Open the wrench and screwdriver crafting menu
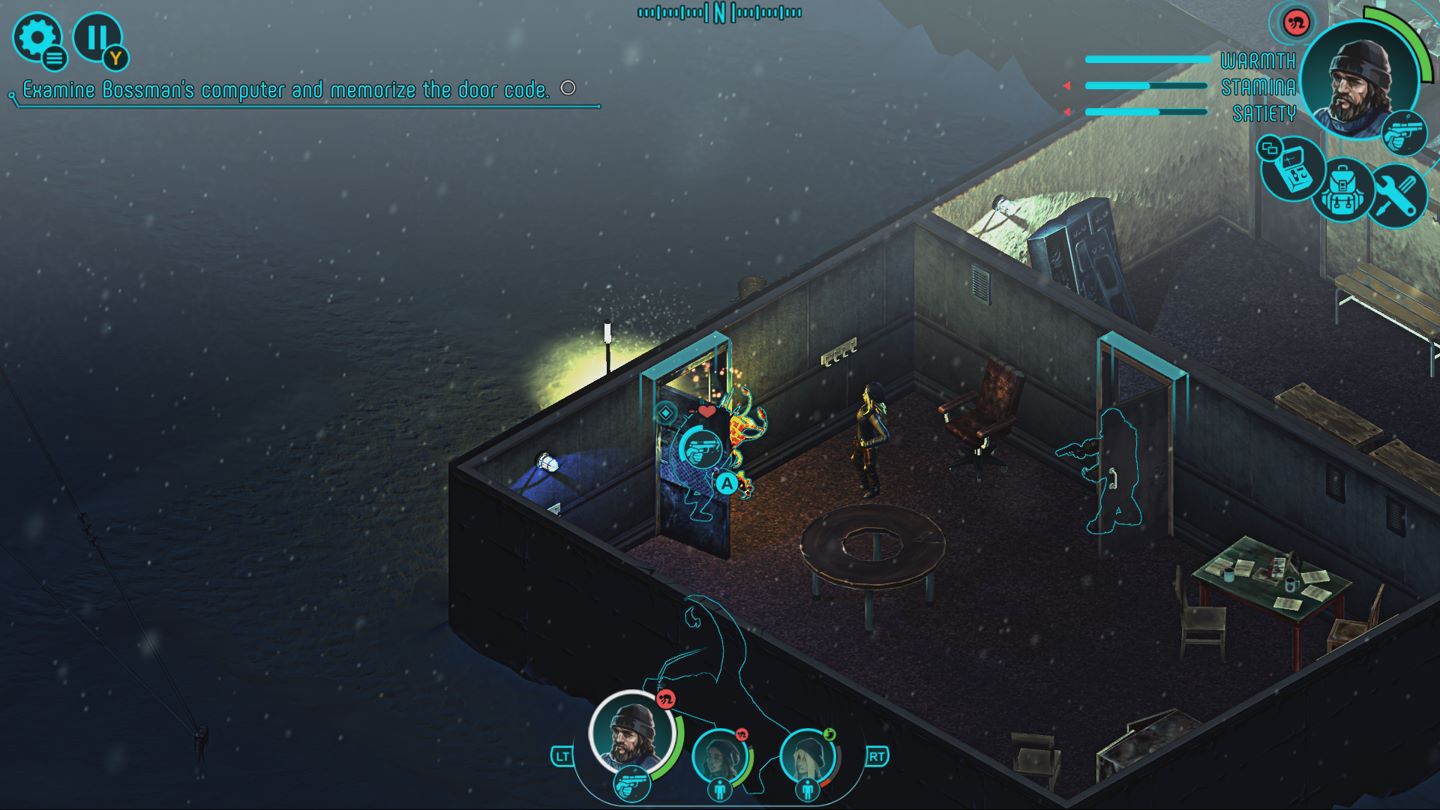 (x=1396, y=194)
